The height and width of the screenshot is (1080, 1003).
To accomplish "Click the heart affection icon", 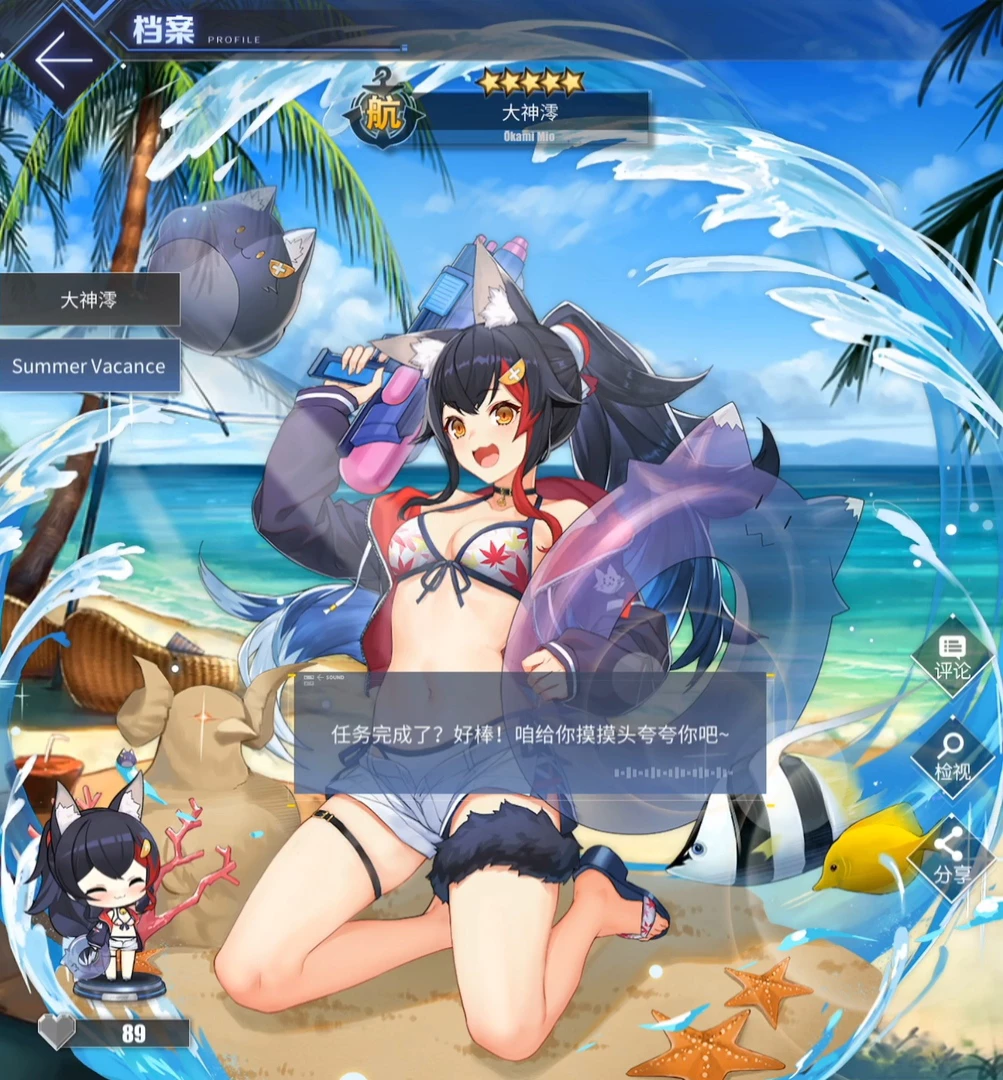I will point(56,1032).
